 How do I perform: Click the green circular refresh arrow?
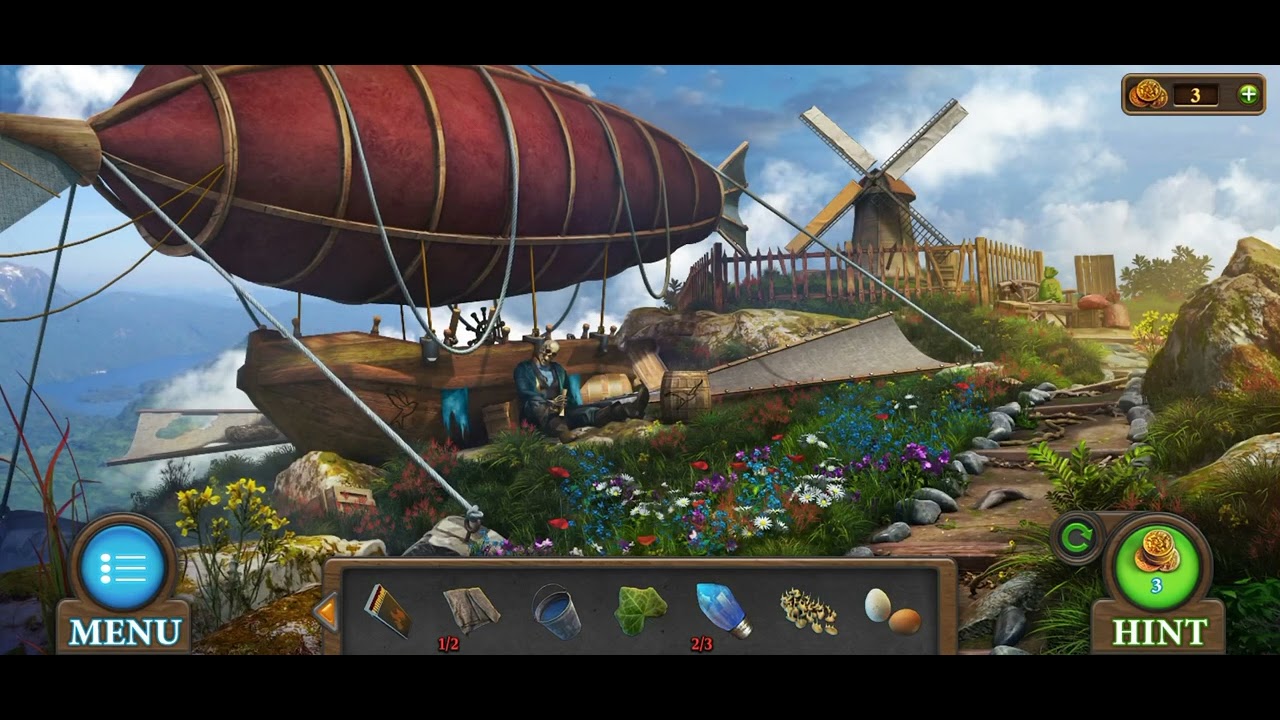[x=1077, y=539]
